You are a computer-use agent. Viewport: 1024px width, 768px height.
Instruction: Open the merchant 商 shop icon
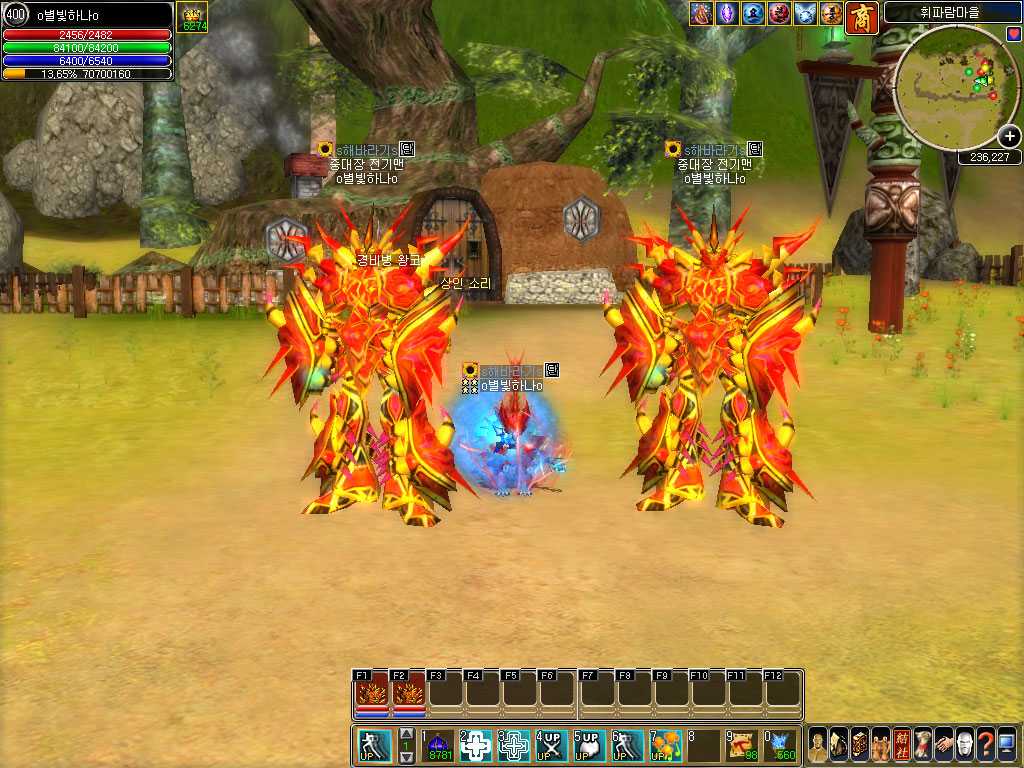coord(861,17)
